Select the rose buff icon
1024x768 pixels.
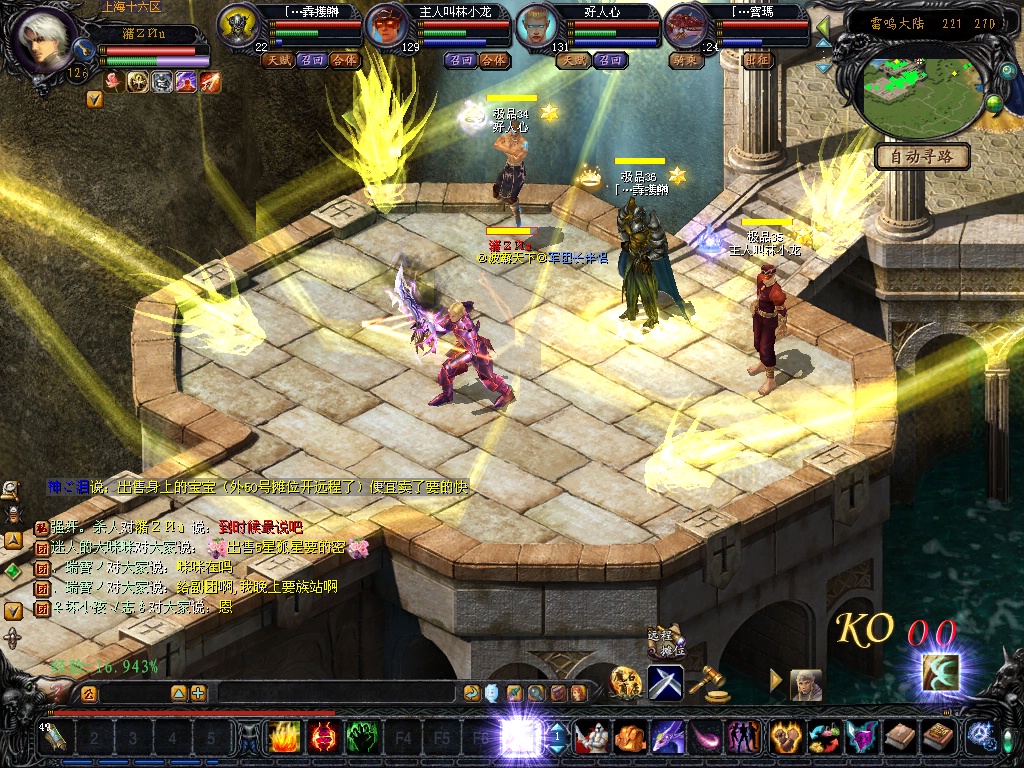113,82
